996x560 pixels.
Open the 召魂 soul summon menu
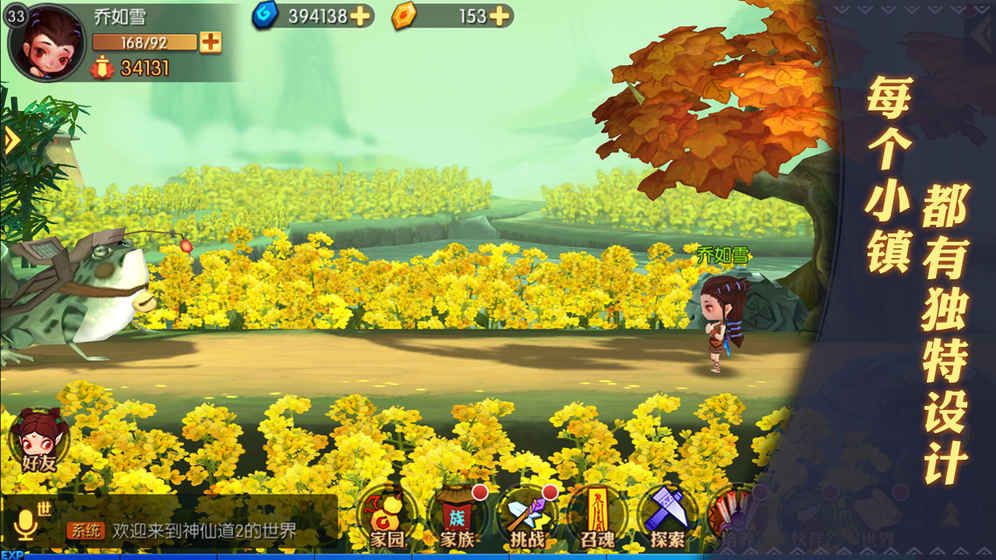tap(597, 517)
